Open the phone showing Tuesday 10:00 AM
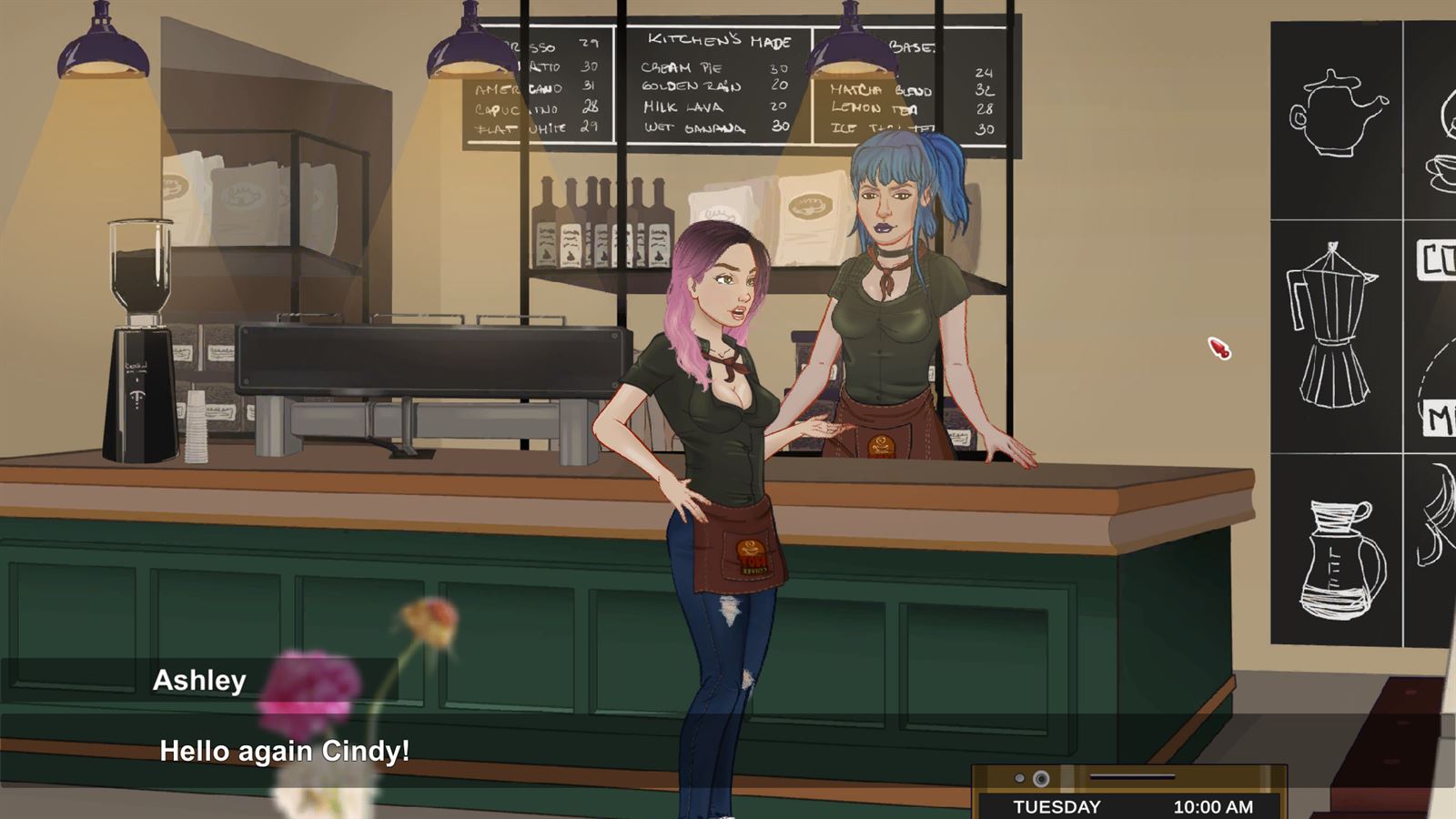 tap(1130, 794)
